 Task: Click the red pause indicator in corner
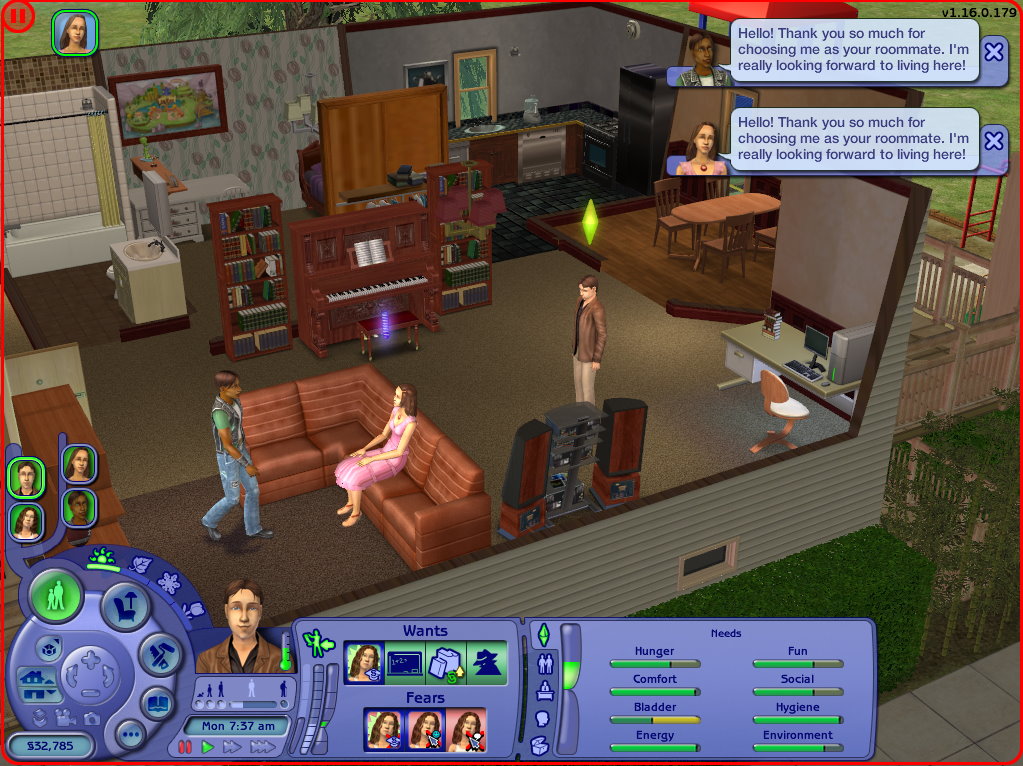[17, 15]
